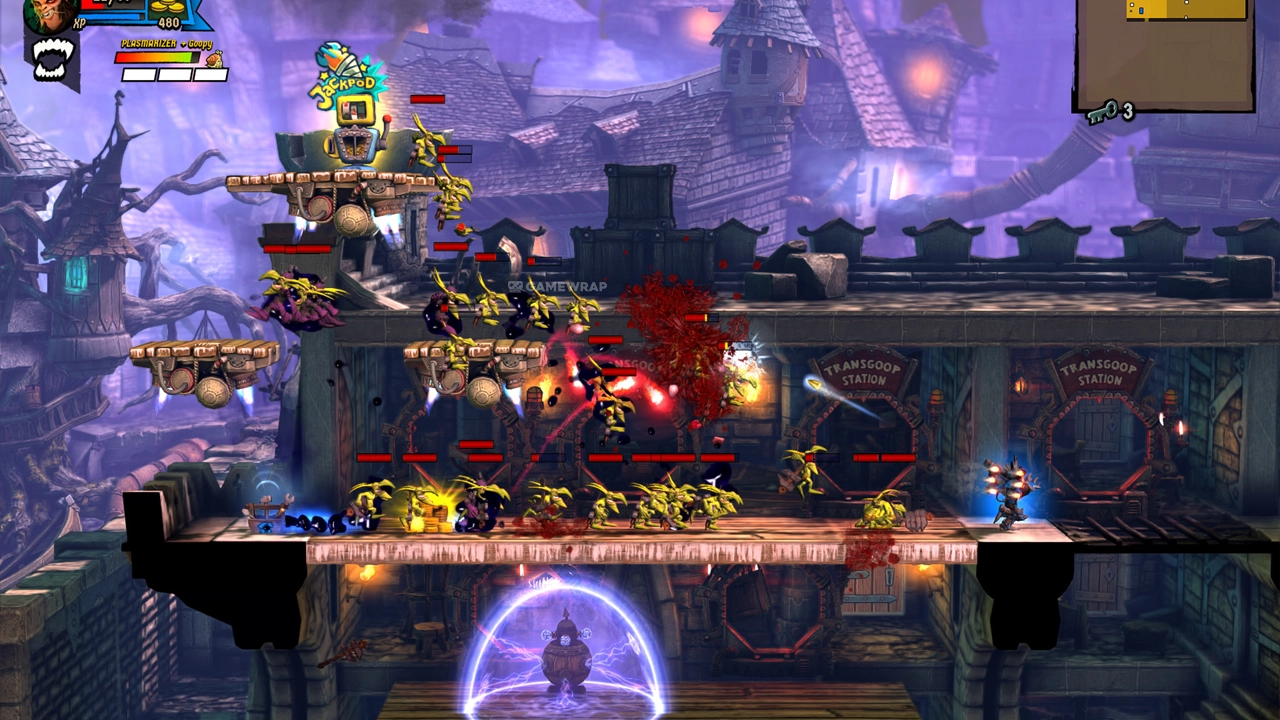This screenshot has width=1280, height=720.
Task: Click the Goopy snail ammo icon
Action: [x=213, y=59]
